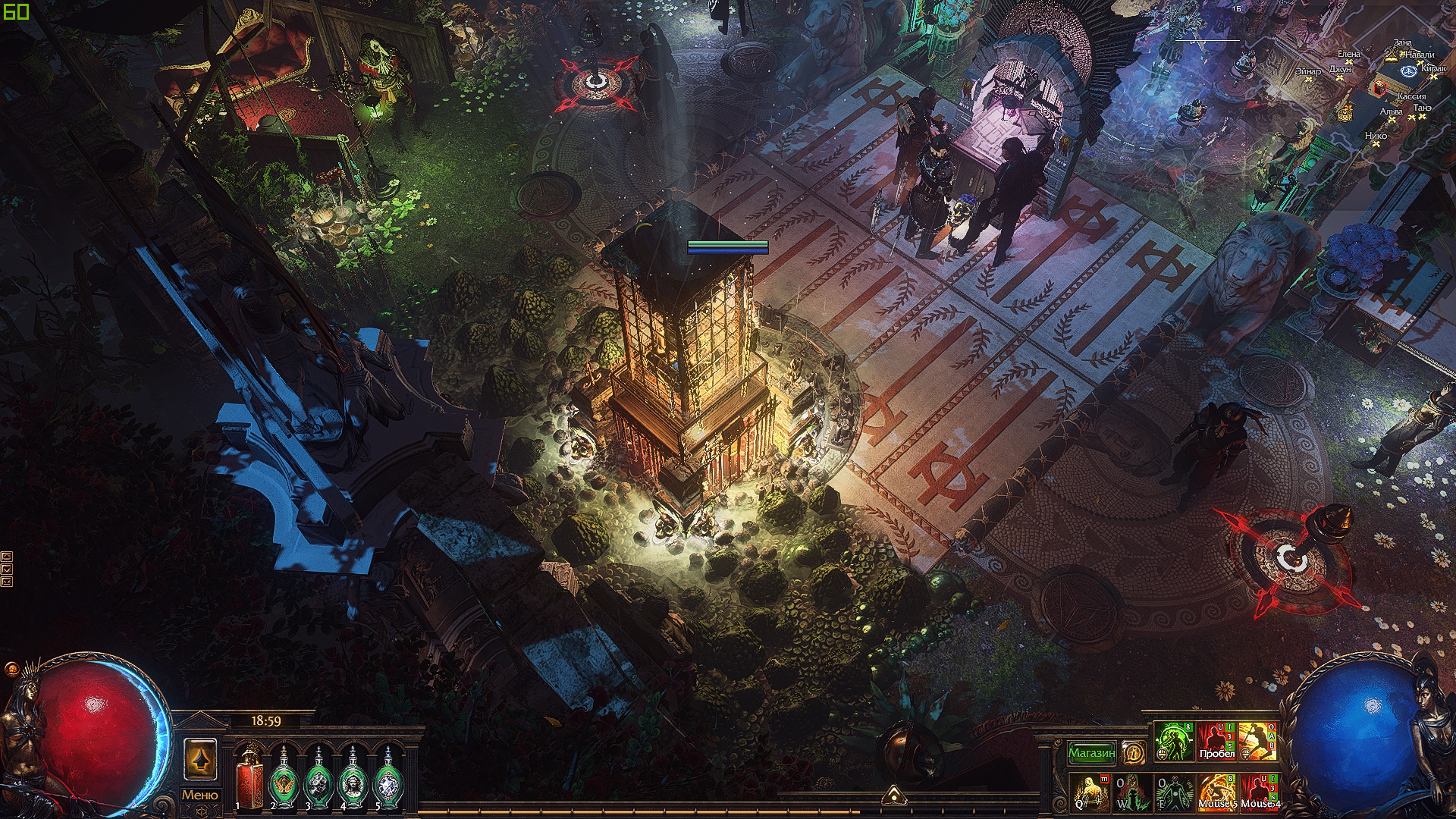This screenshot has width=1456, height=819.
Task: Use the red life flask in slot 1
Action: (x=249, y=778)
